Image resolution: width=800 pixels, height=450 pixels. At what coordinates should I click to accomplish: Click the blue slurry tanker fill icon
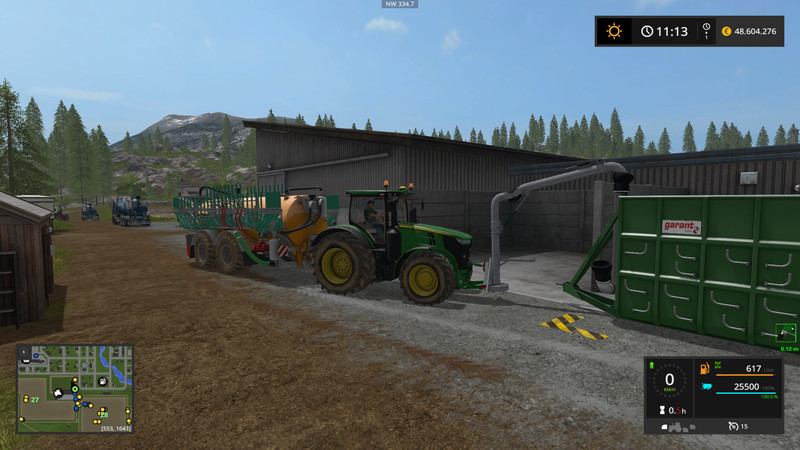tap(706, 387)
